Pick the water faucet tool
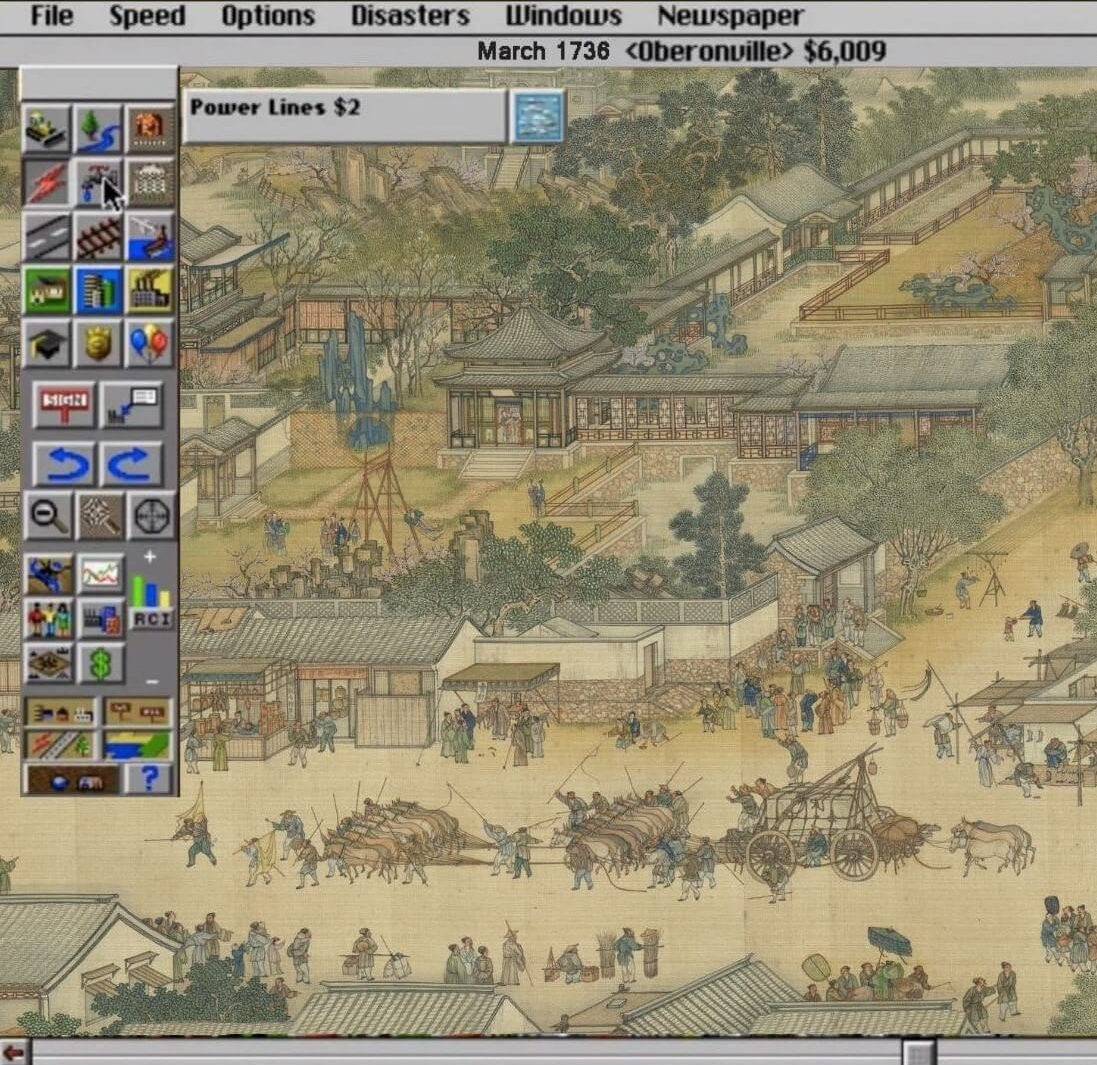This screenshot has height=1065, width=1097. pyautogui.click(x=99, y=182)
